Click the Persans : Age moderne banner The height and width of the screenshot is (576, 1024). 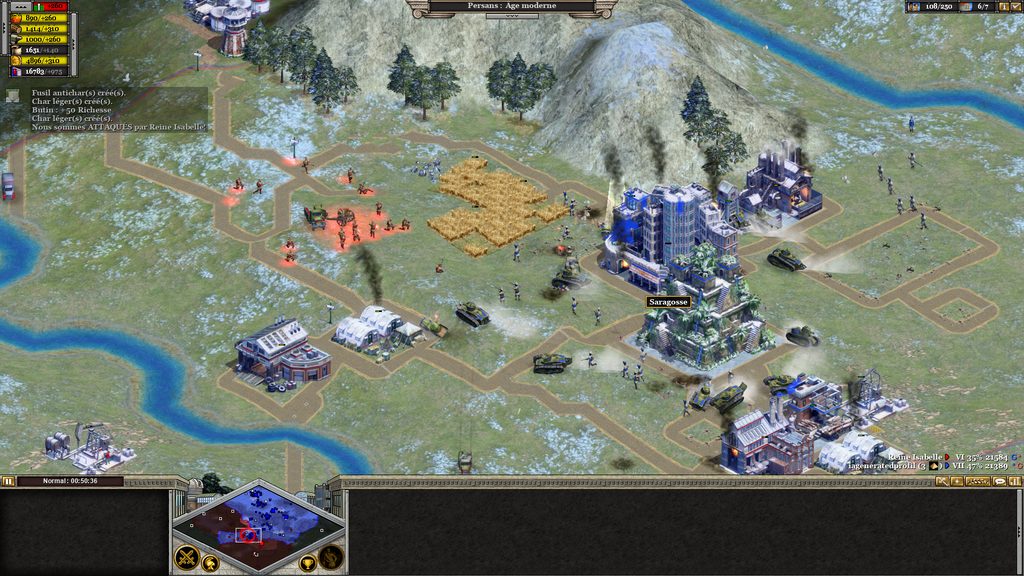pyautogui.click(x=512, y=6)
